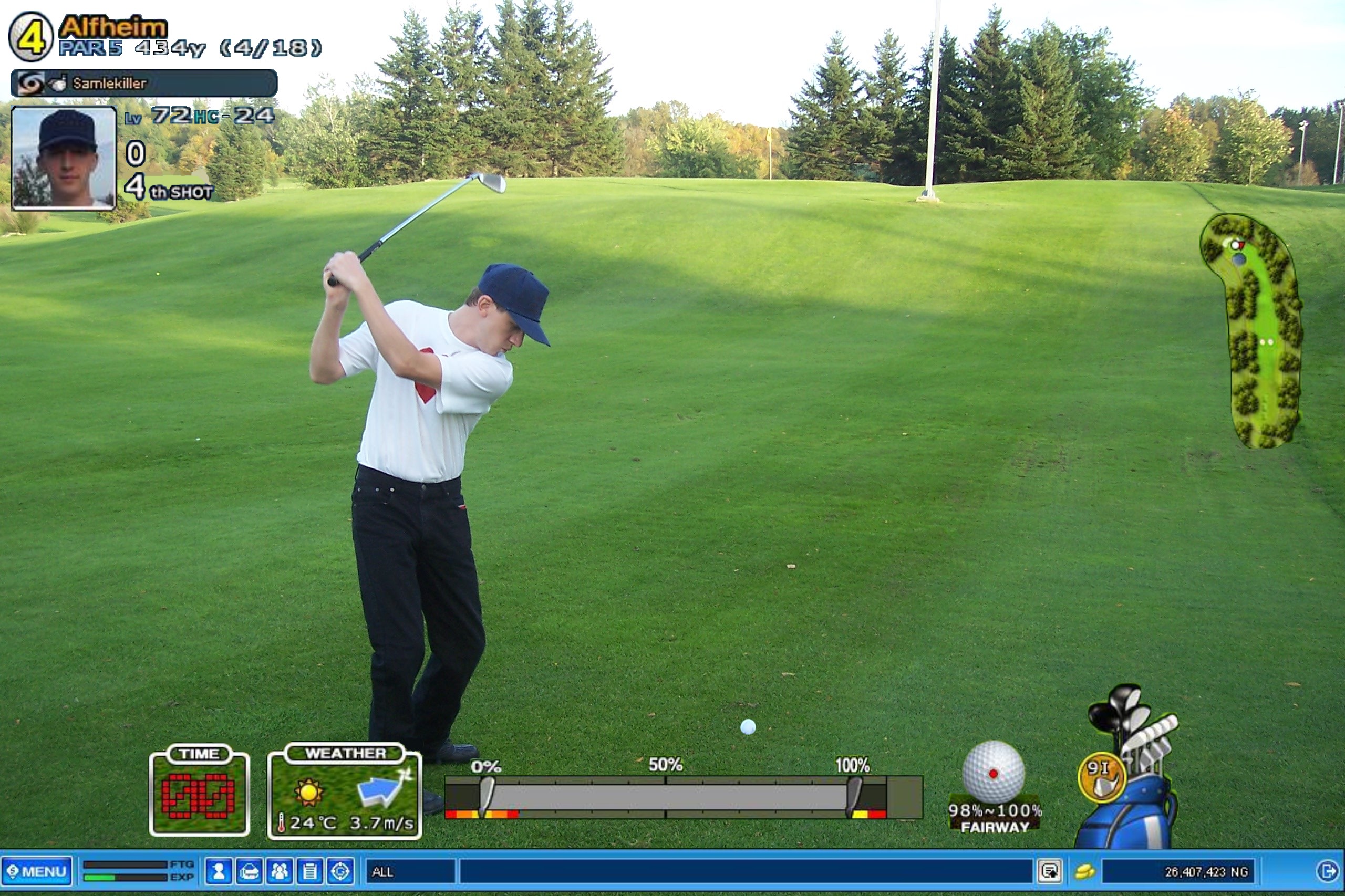
Task: Open the MENU button
Action: (x=37, y=871)
